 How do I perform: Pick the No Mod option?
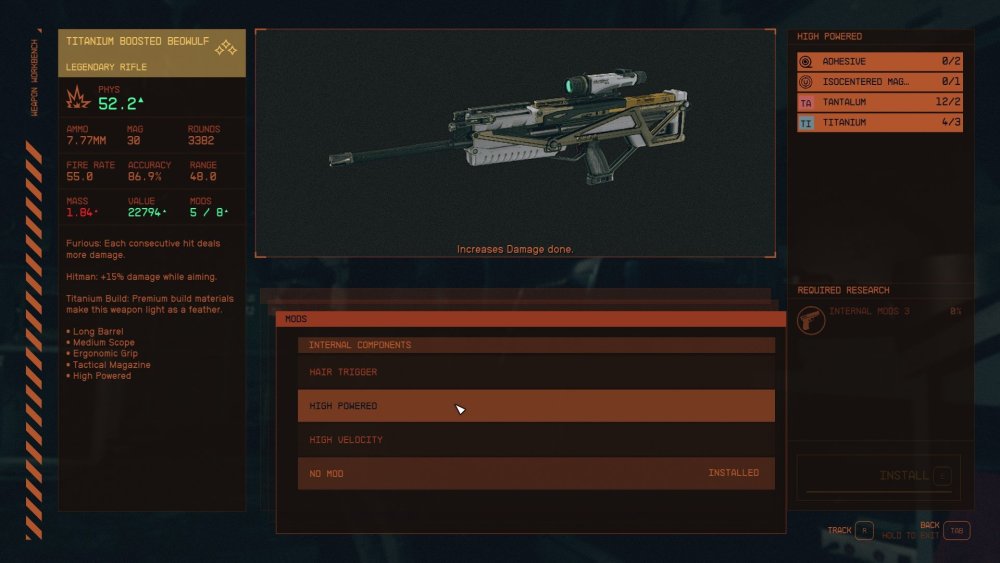point(536,473)
